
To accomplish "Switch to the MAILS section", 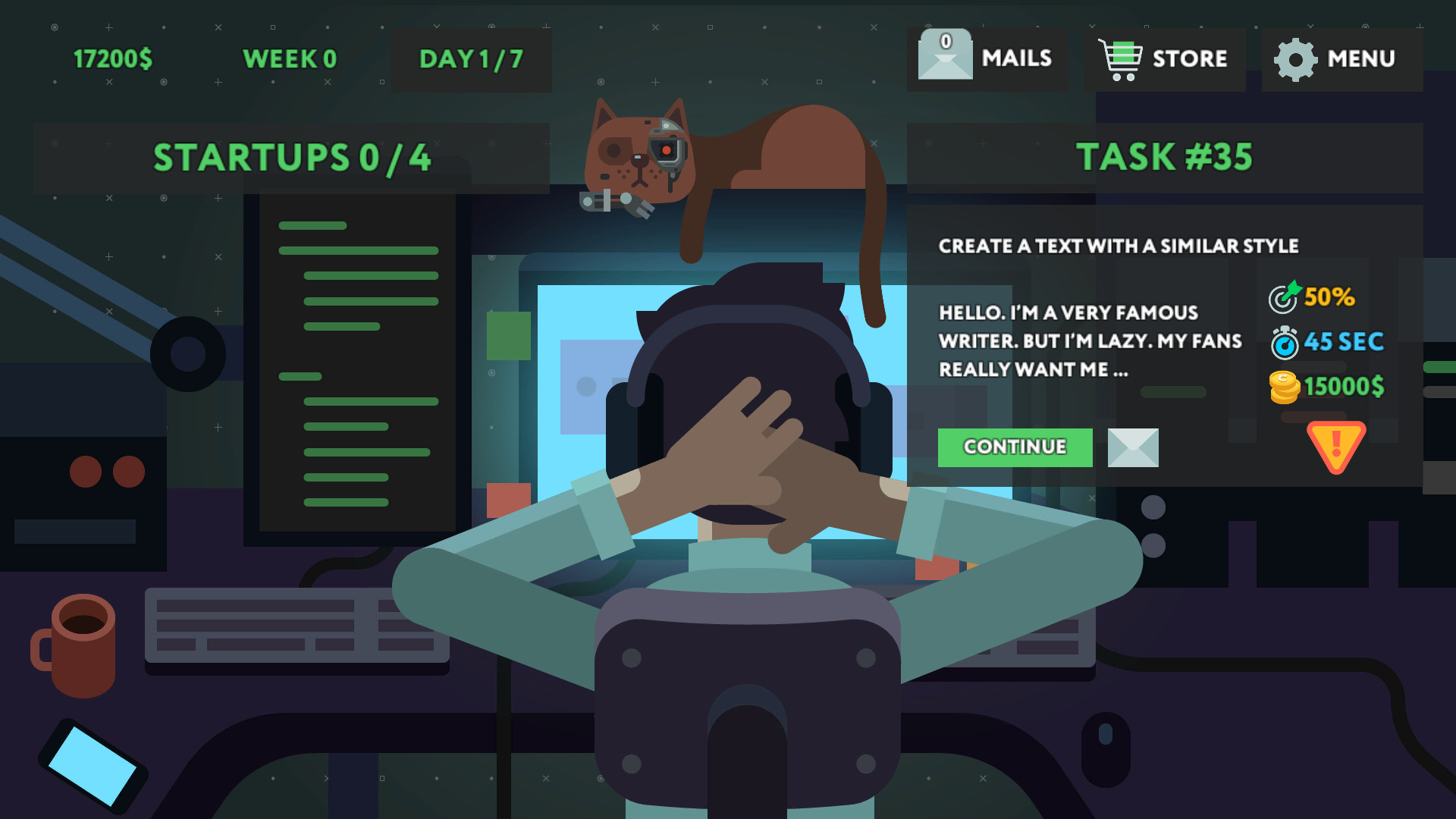I will tap(1017, 58).
